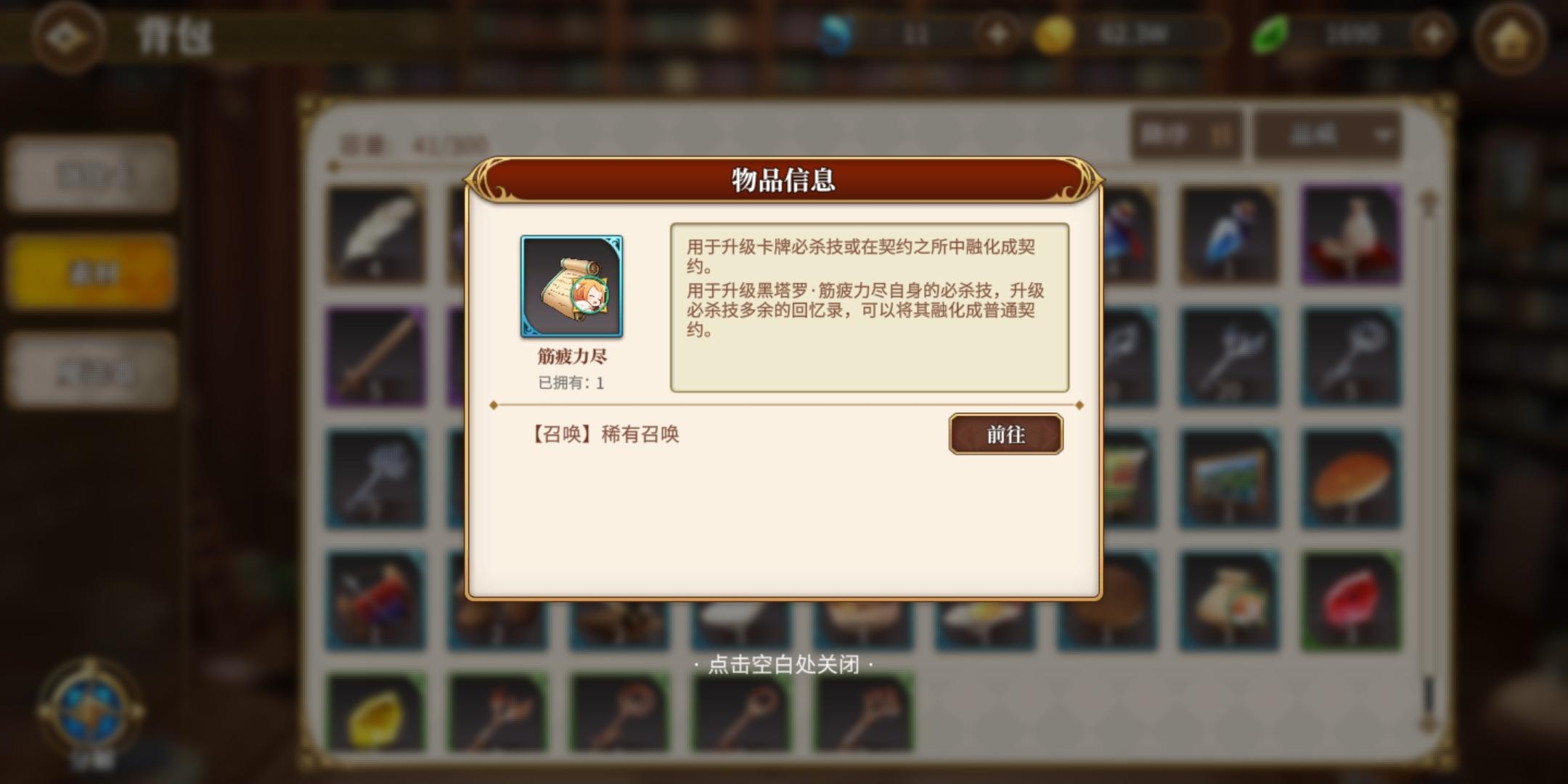Click the plus icon beside the green crystals
Image resolution: width=1568 pixels, height=784 pixels.
click(x=1435, y=33)
